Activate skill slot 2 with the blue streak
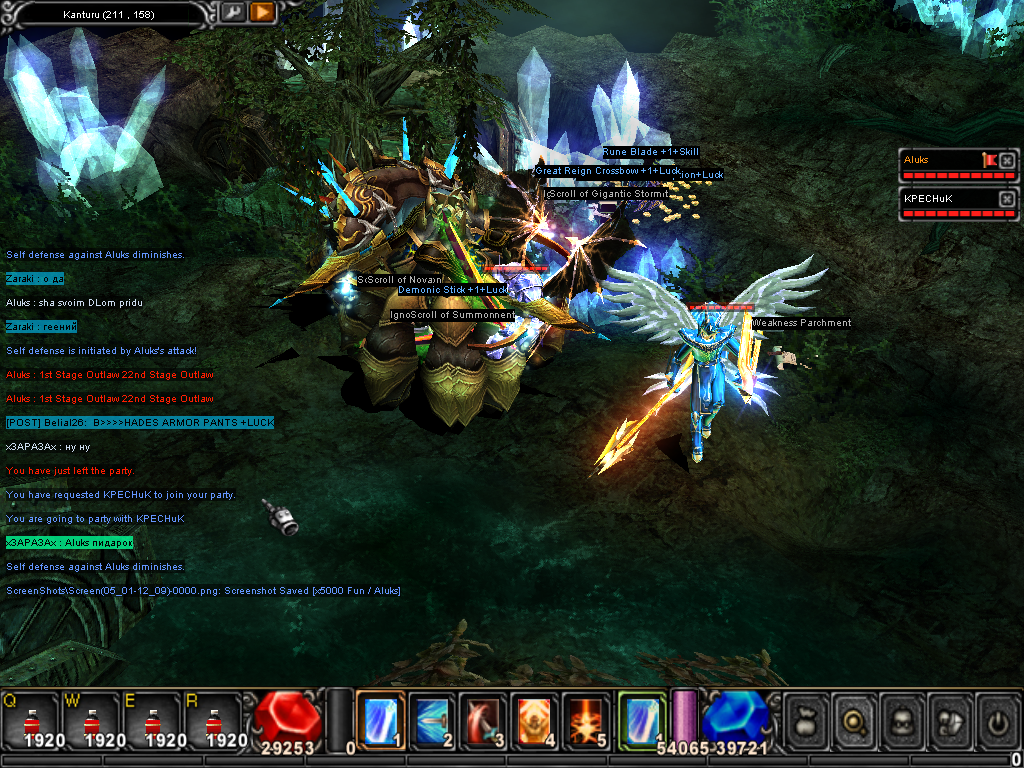Image resolution: width=1024 pixels, height=768 pixels. (x=432, y=719)
